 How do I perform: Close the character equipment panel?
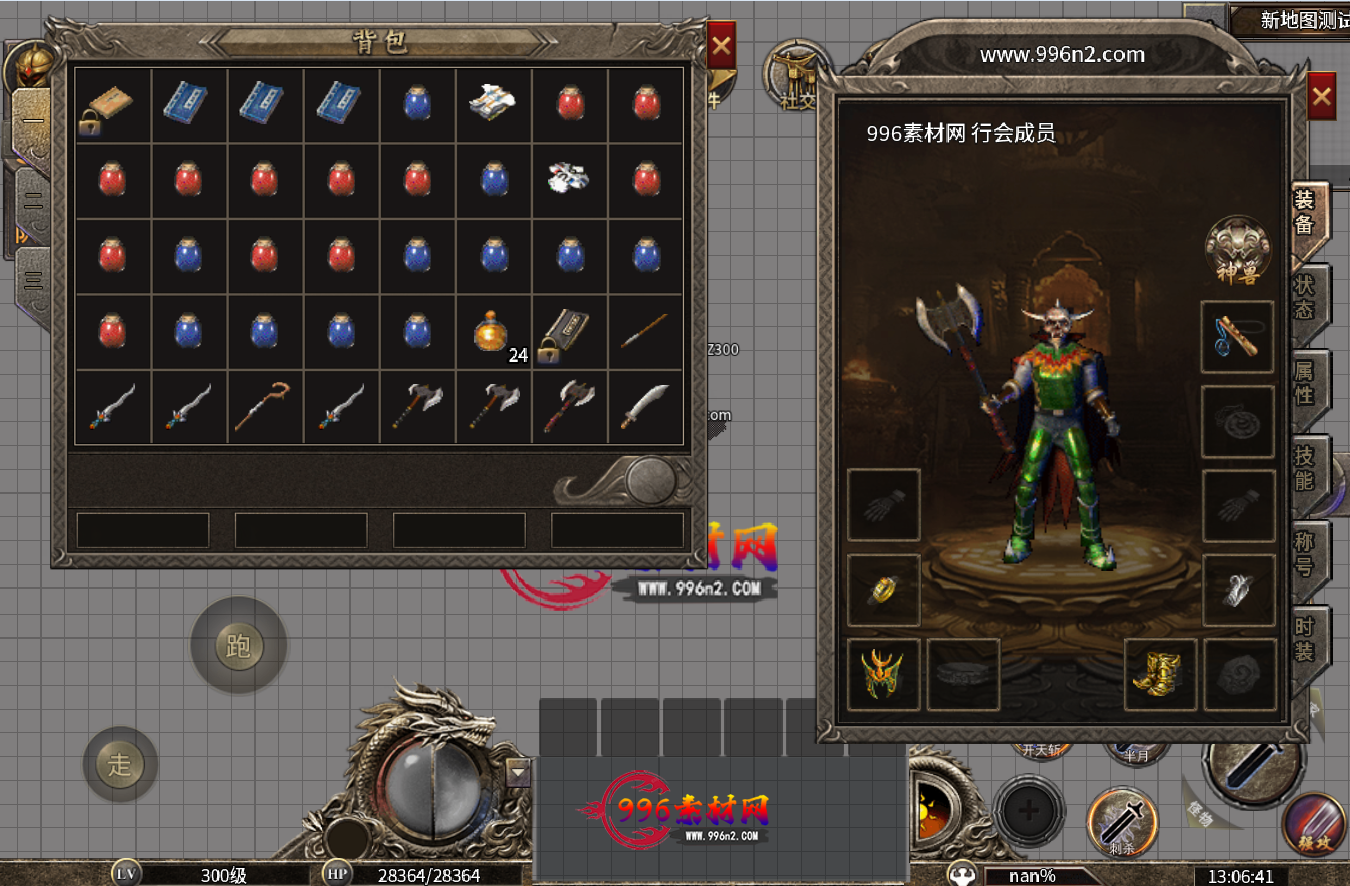[1321, 97]
